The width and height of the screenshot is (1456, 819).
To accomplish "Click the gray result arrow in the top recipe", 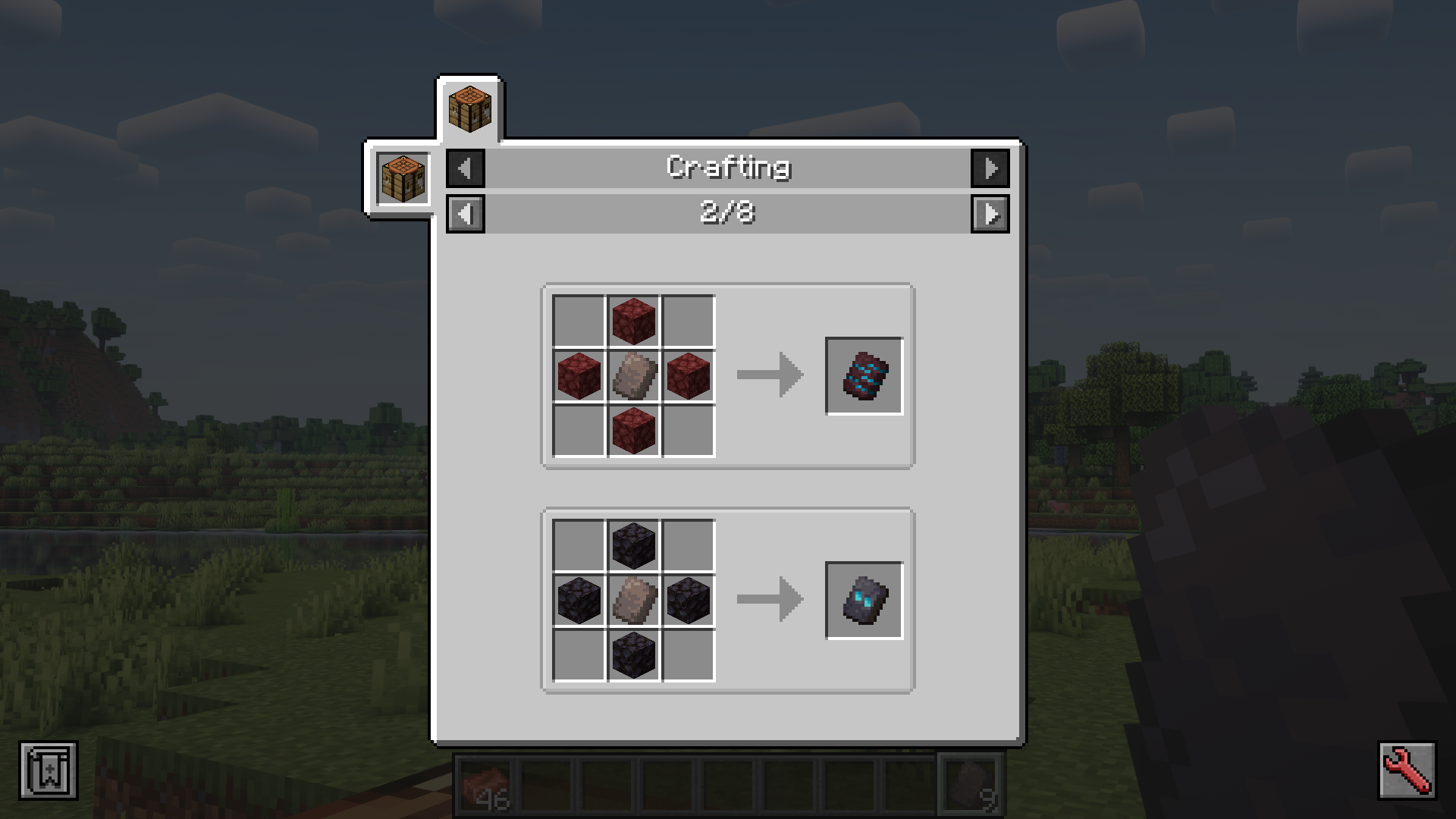I will tap(768, 374).
